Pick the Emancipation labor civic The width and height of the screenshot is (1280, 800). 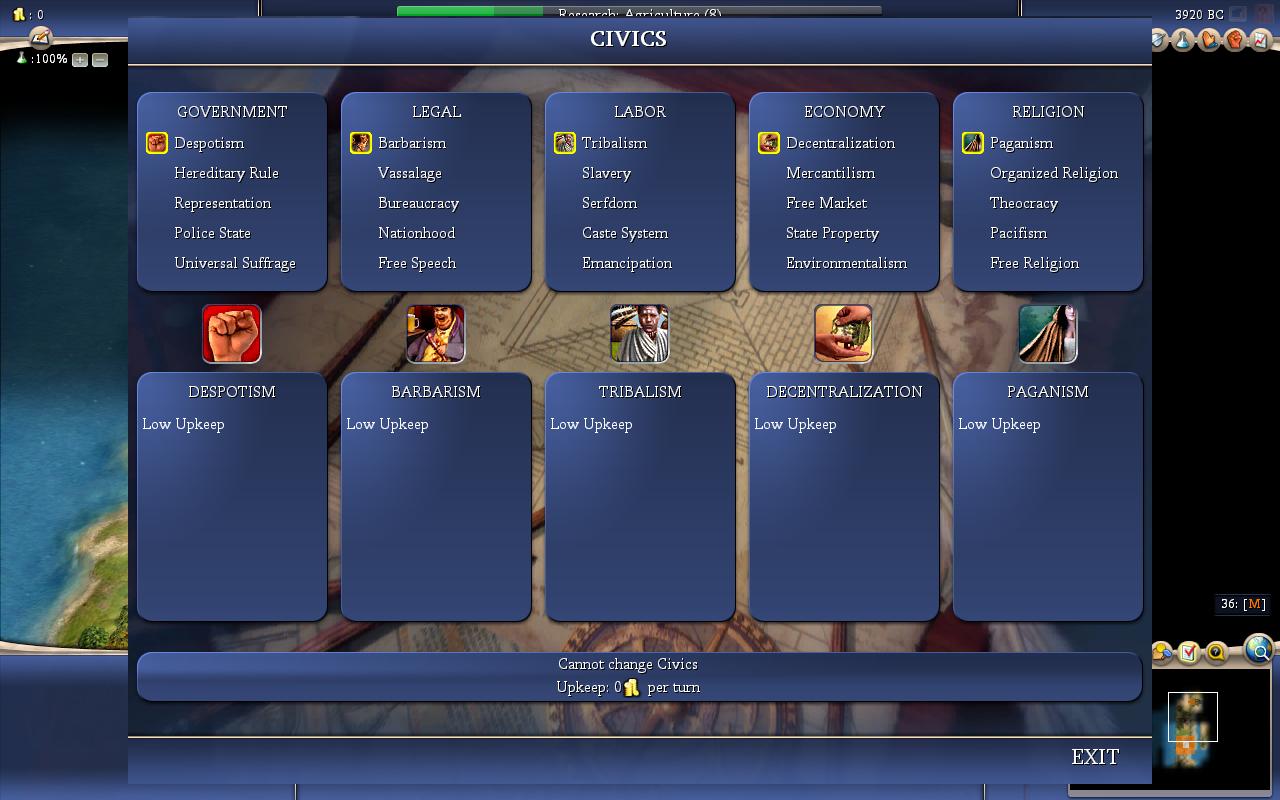point(626,263)
